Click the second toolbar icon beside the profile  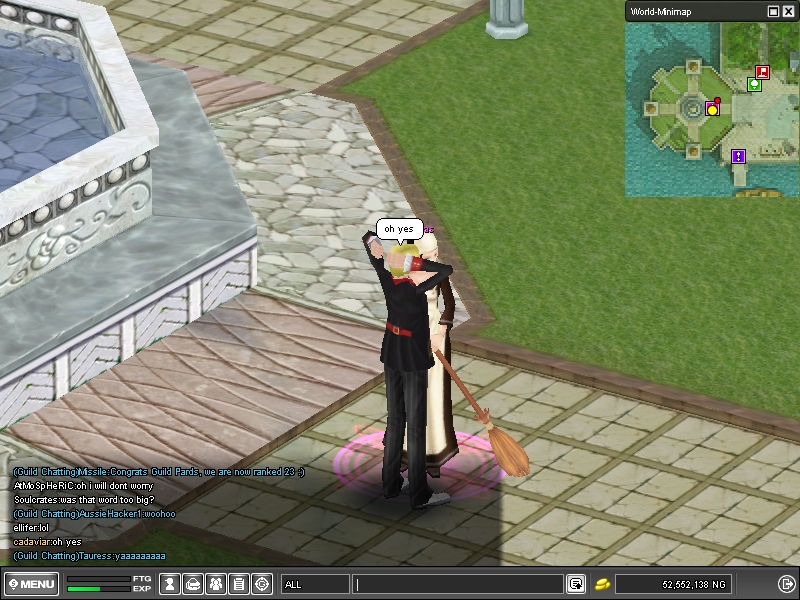[194, 584]
